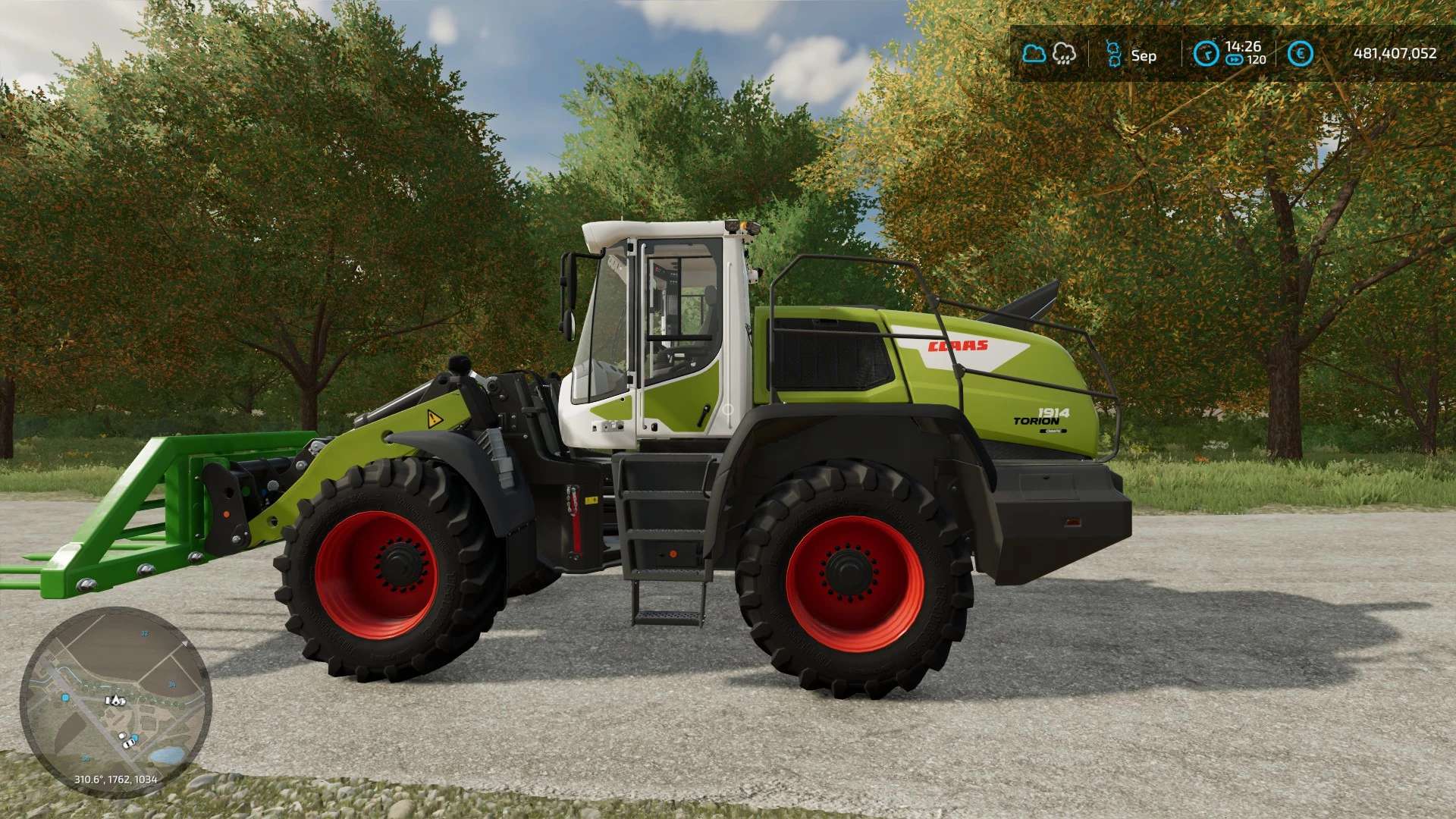This screenshot has width=1456, height=819.
Task: Click the euro money icon
Action: coord(1301,54)
